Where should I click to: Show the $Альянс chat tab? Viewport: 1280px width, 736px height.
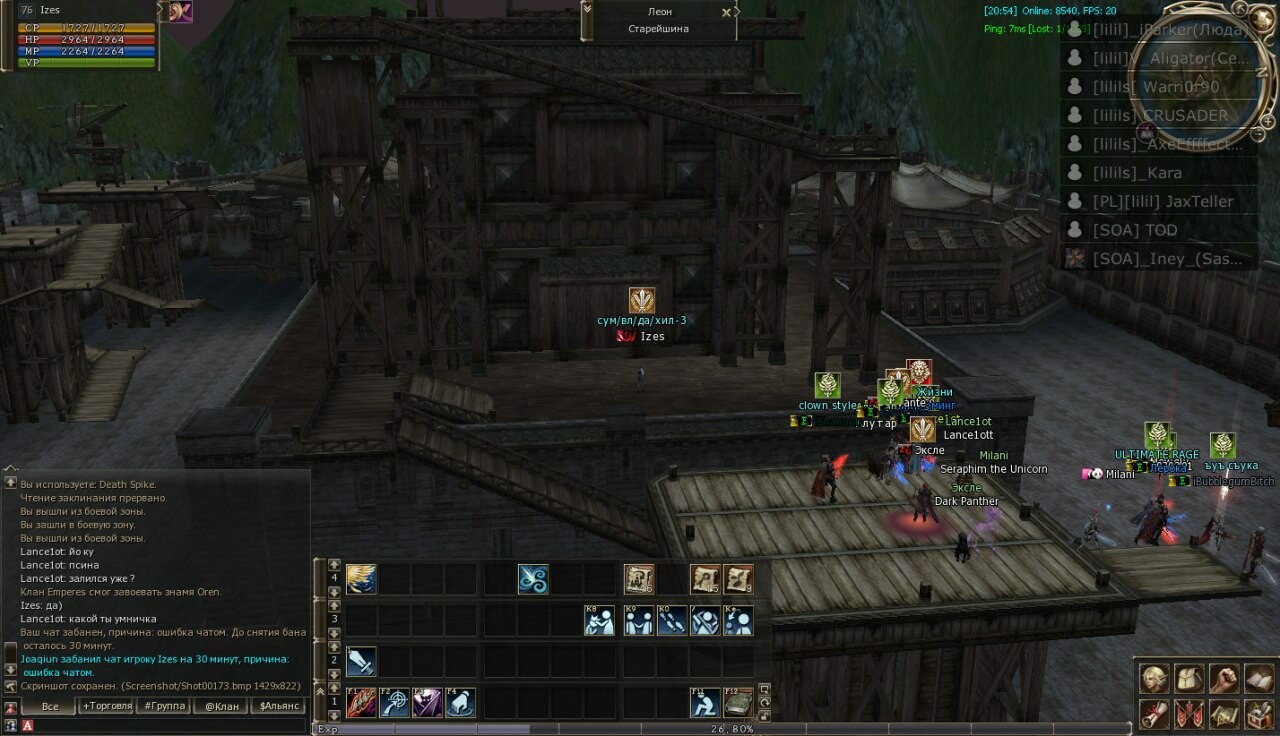coord(279,706)
